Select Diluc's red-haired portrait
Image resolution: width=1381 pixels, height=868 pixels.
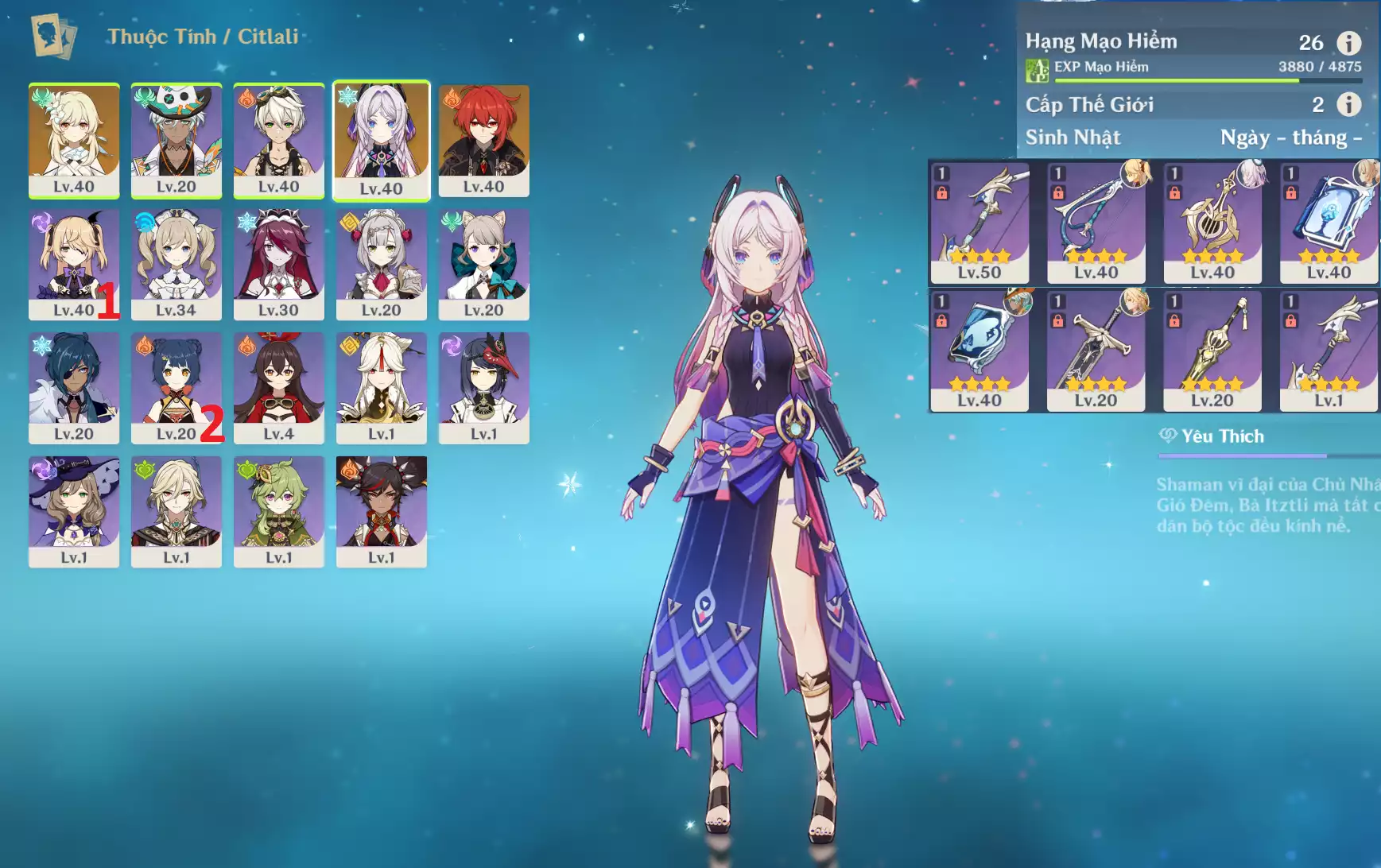tap(483, 140)
